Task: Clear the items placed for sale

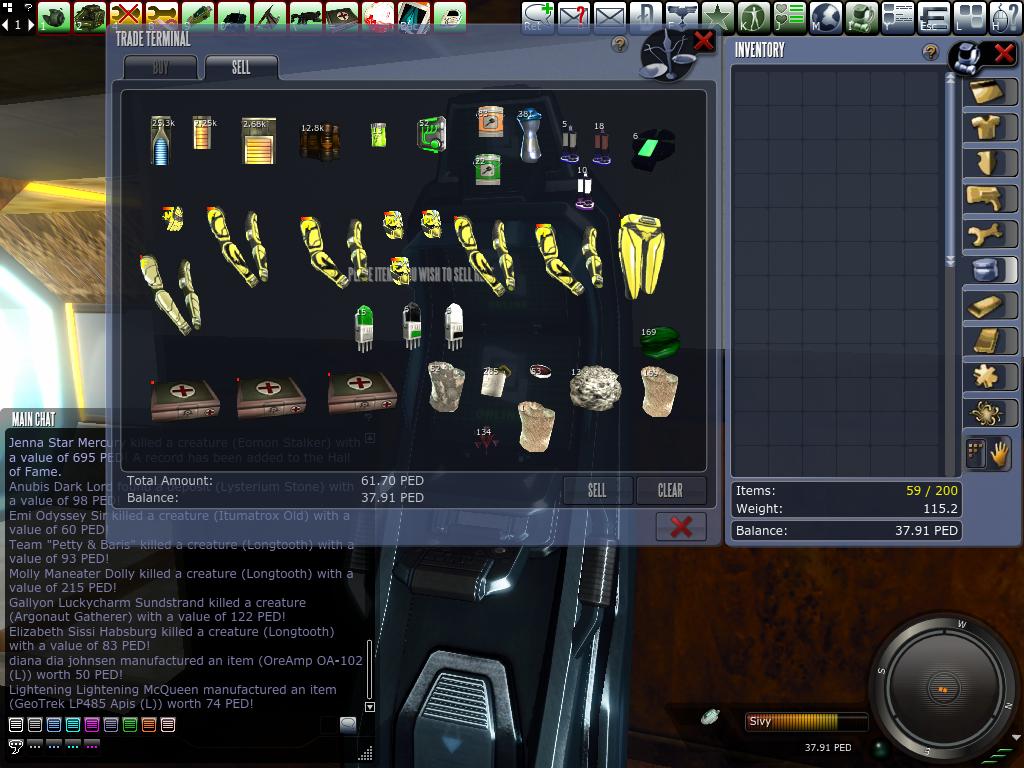Action: [670, 490]
